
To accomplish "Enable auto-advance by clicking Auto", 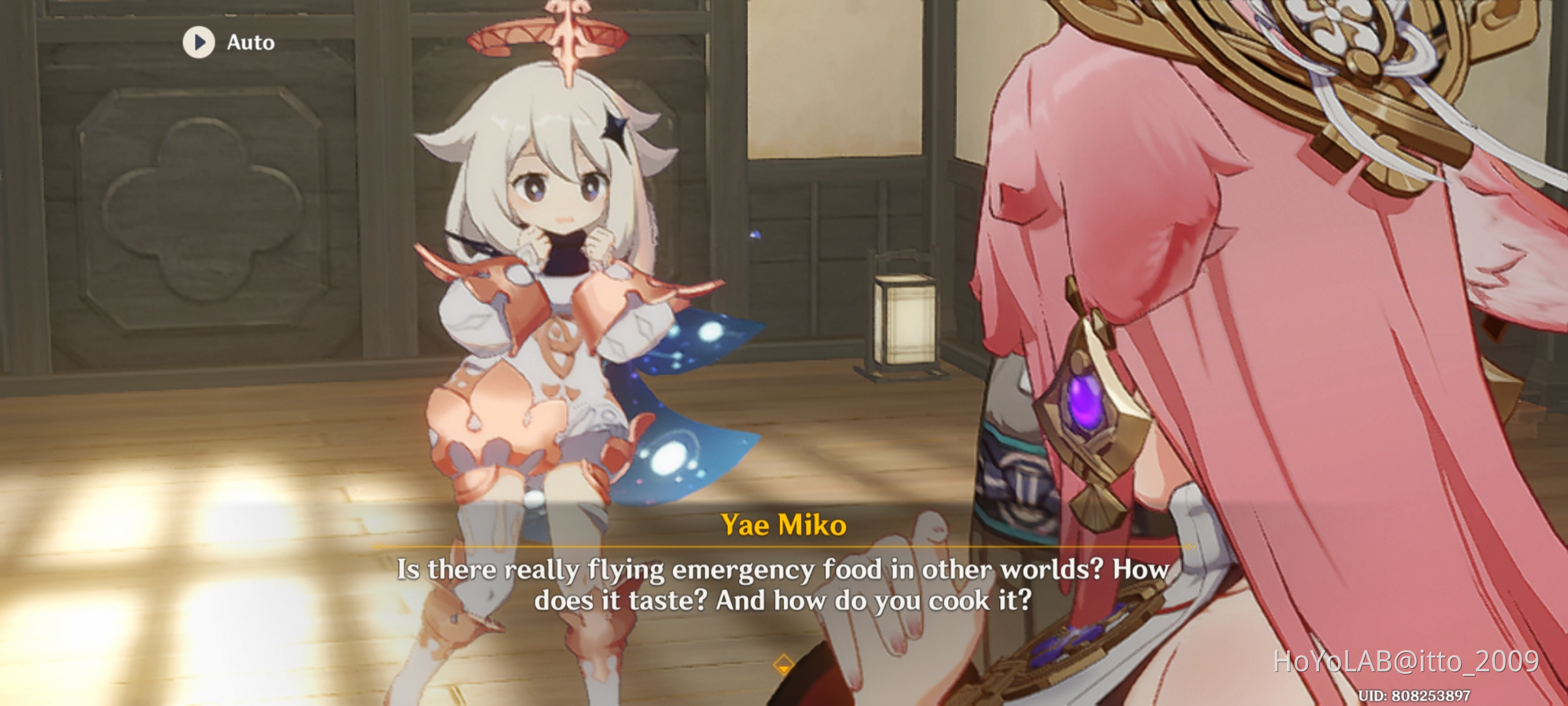I will click(250, 43).
